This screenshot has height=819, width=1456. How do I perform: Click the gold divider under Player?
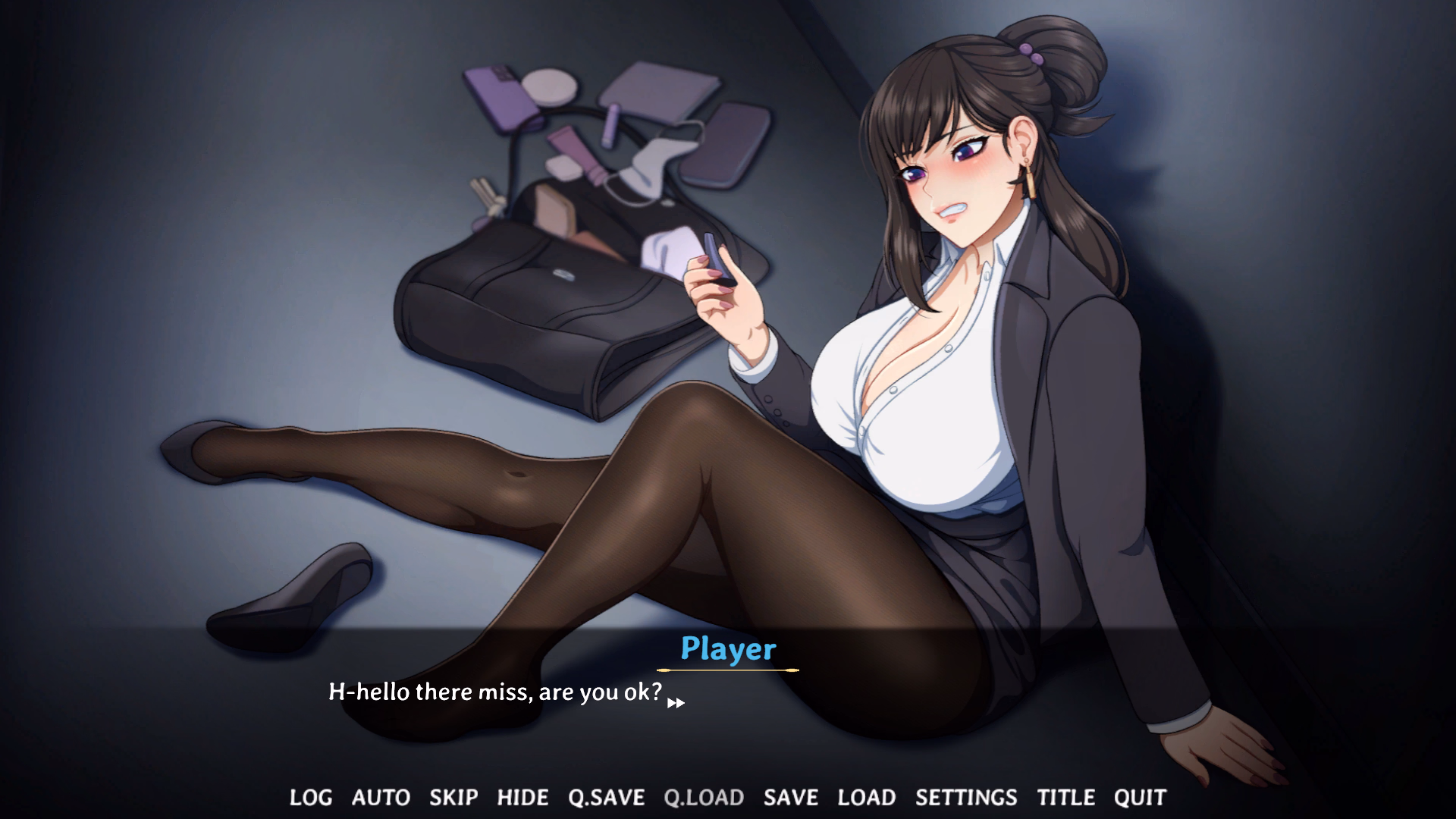pyautogui.click(x=729, y=669)
